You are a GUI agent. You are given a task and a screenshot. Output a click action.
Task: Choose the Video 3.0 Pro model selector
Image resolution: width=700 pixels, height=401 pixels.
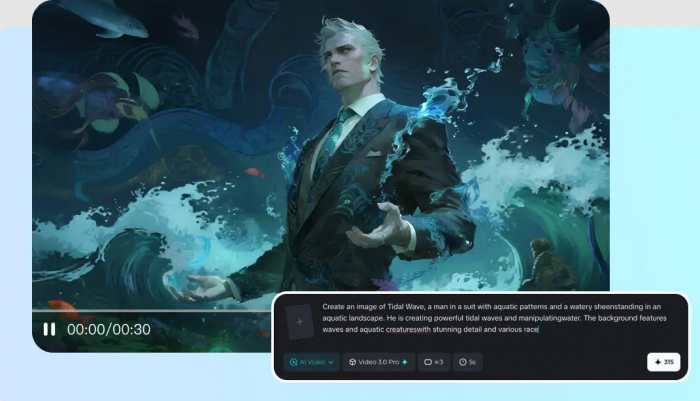(x=379, y=362)
